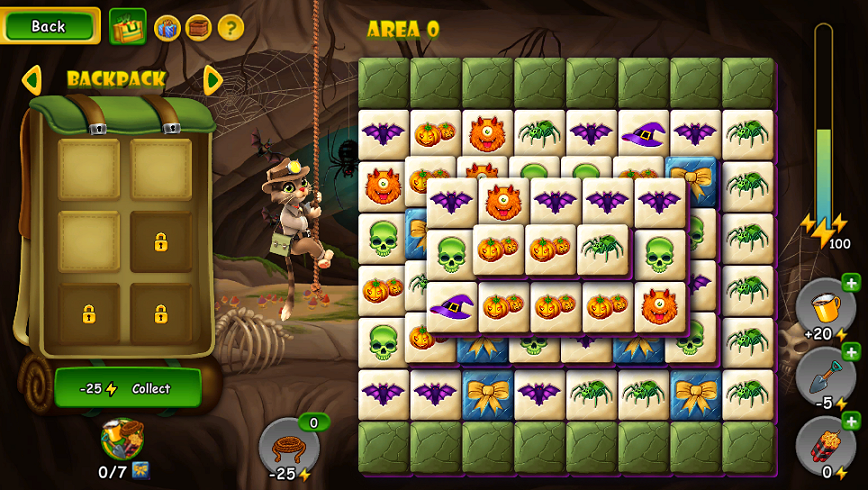Collect backpack items for 25 energy
Screen dimensions: 868x490
coord(127,388)
